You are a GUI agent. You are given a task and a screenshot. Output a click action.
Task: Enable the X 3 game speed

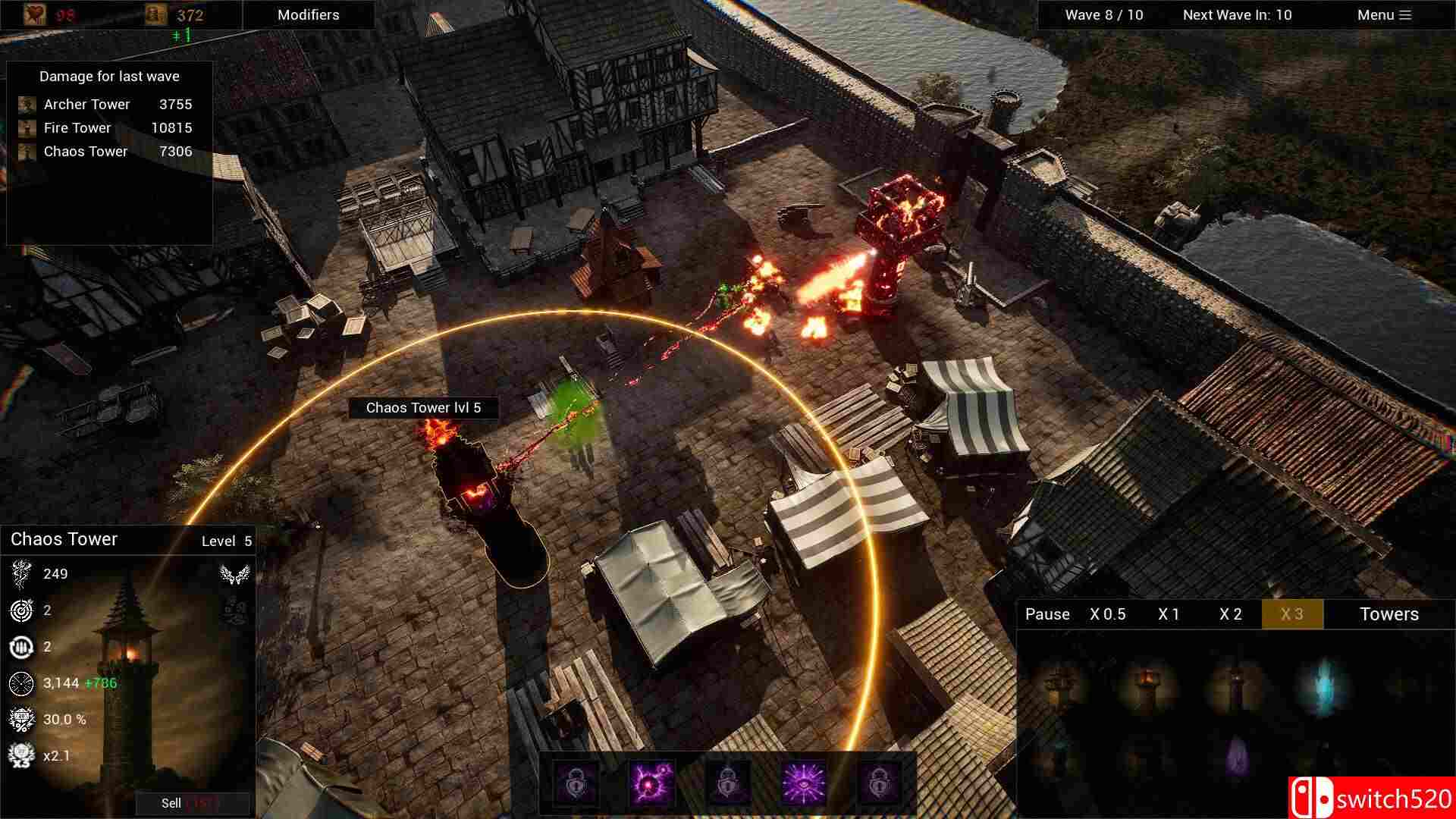[x=1291, y=614]
